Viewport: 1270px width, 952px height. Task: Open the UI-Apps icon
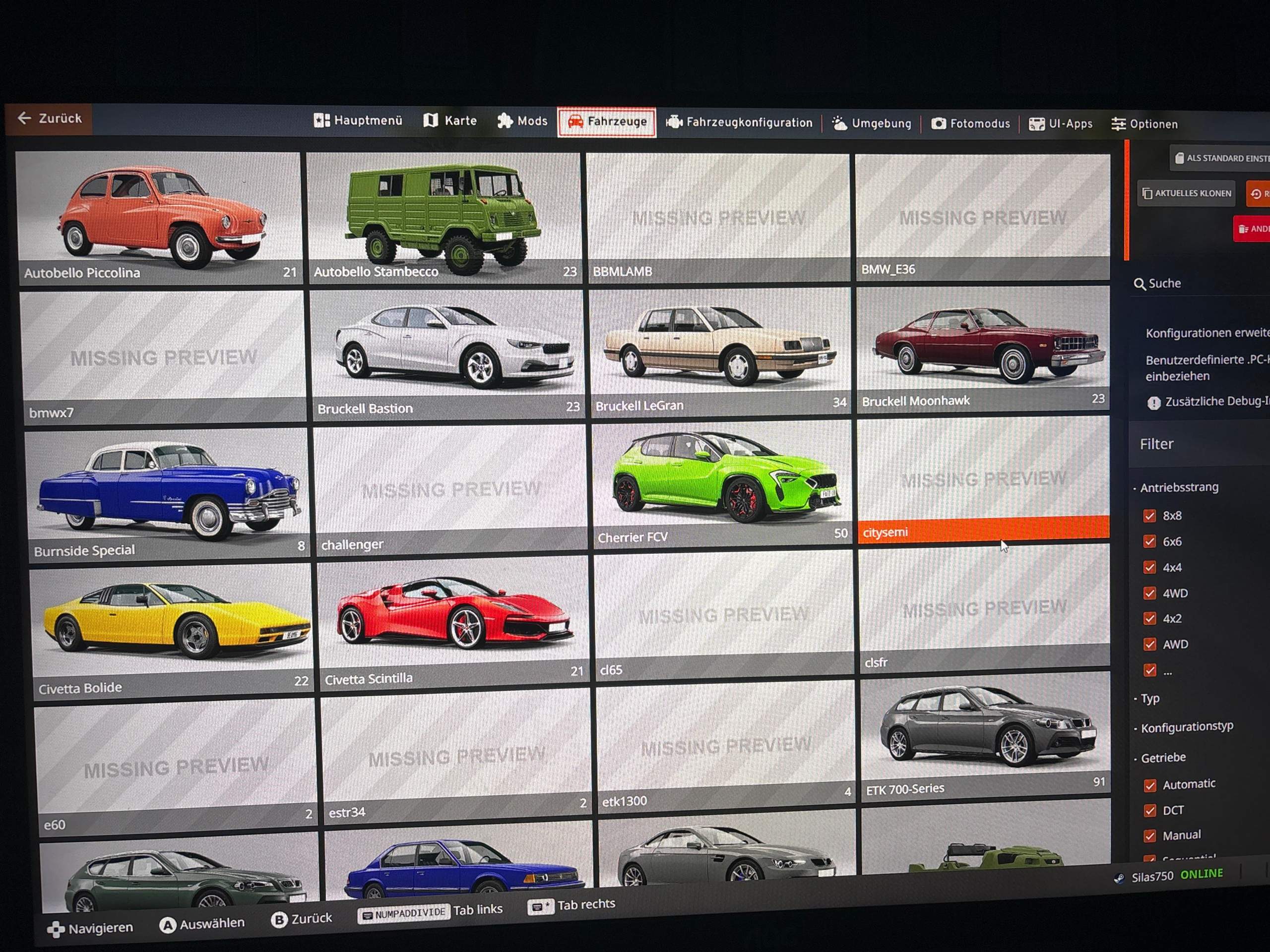pyautogui.click(x=1037, y=124)
